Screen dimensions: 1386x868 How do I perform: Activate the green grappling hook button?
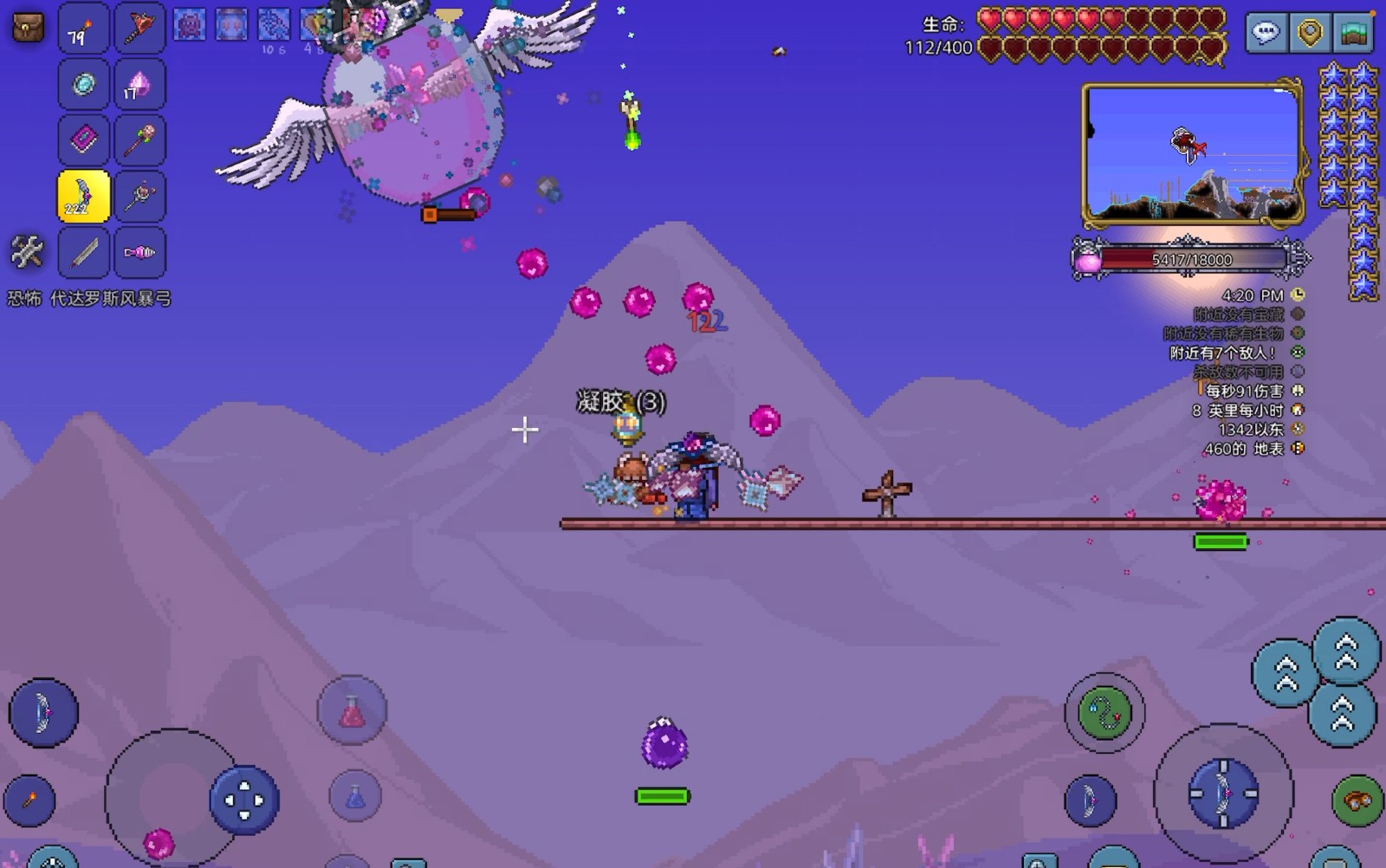1104,713
